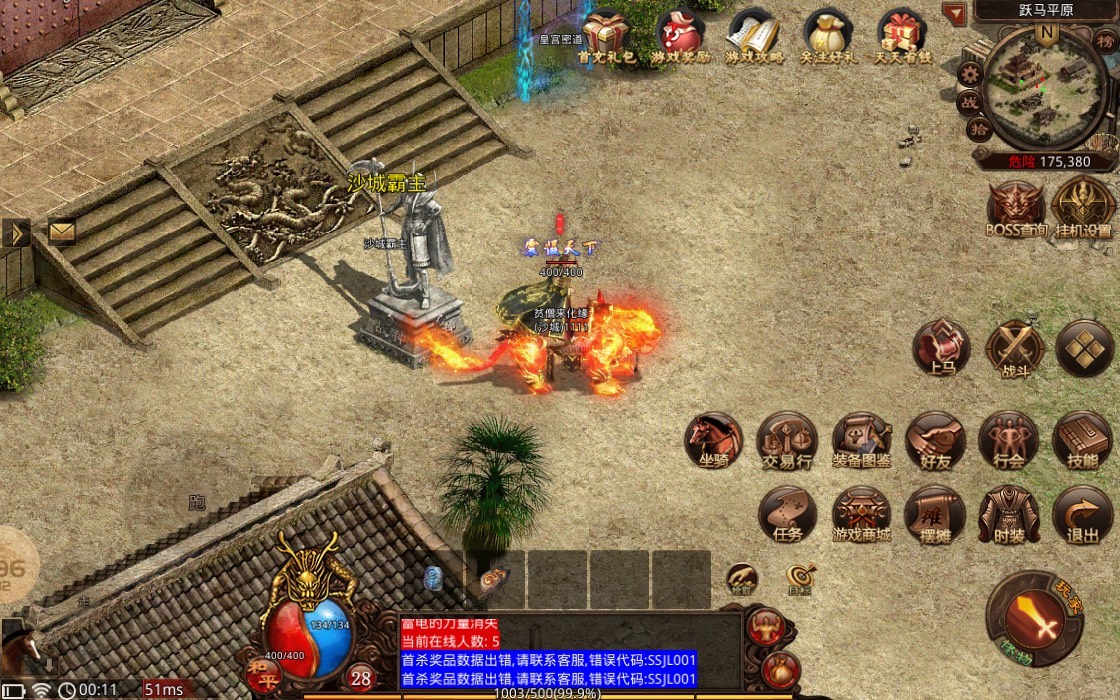Open the 天天省钱 daily savings gift
The image size is (1120, 700).
(902, 36)
